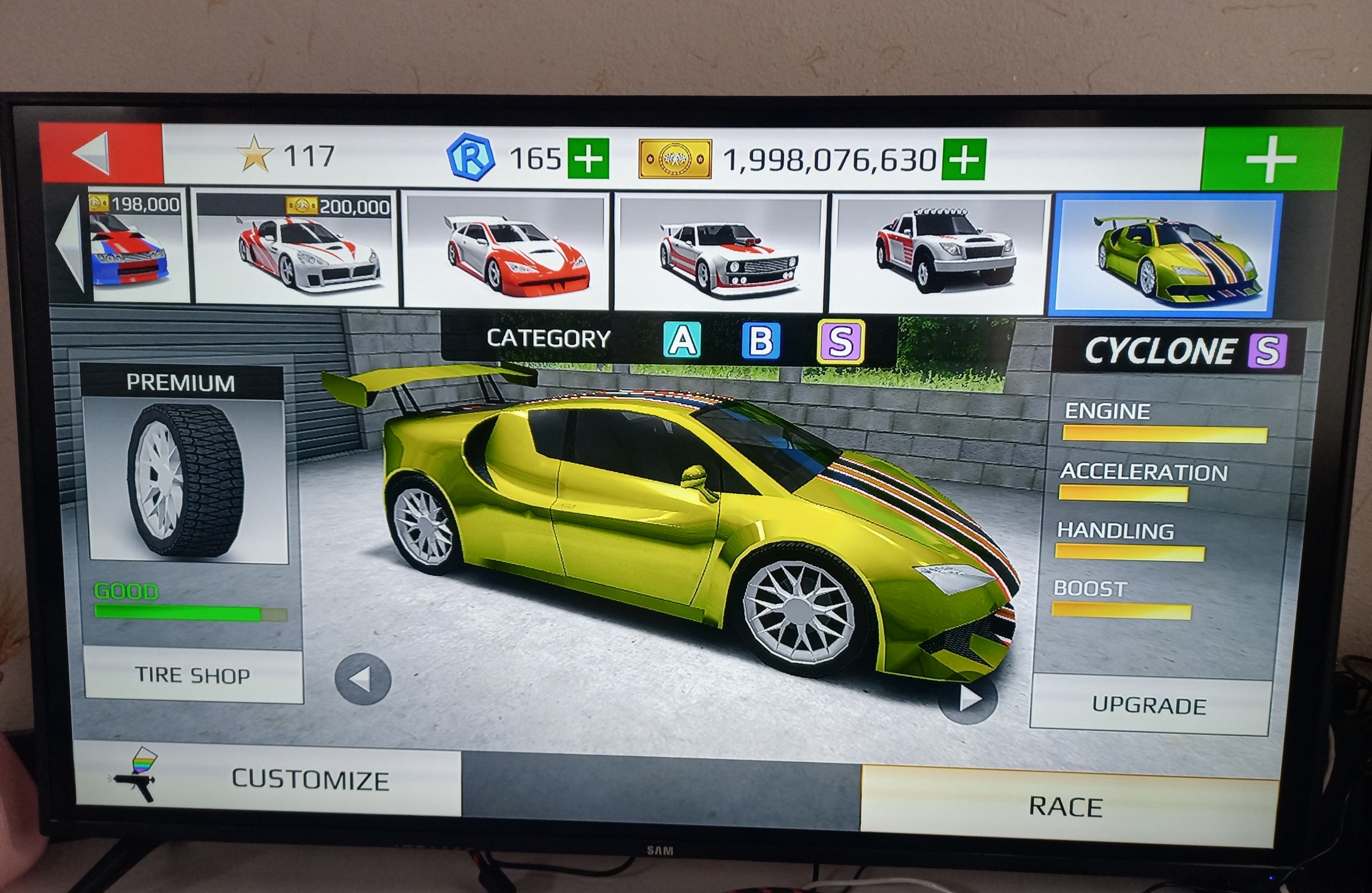Filter cars by category A
Image resolution: width=1372 pixels, height=893 pixels.
[682, 340]
